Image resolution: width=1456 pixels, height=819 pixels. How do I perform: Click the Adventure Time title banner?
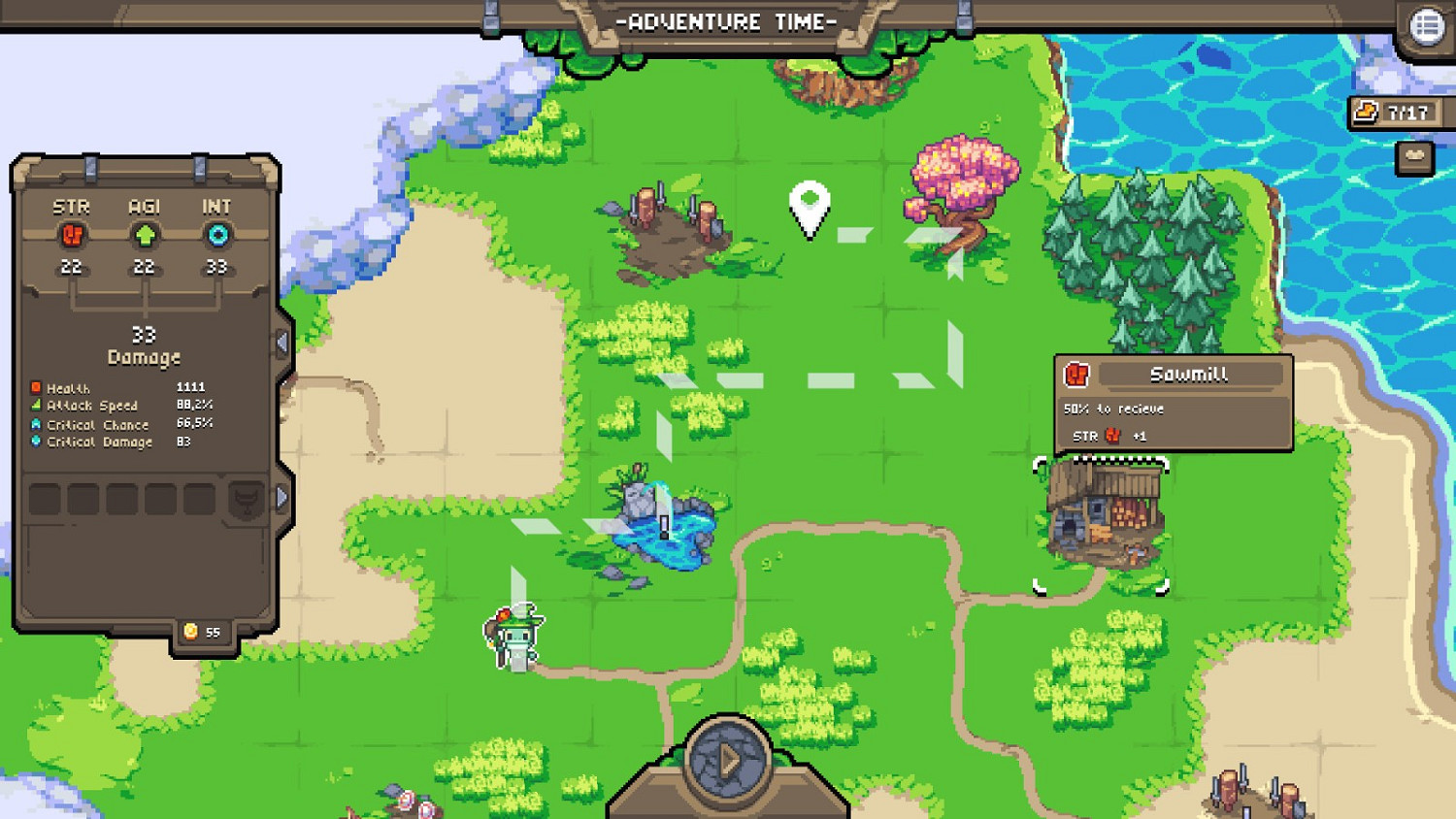728,21
